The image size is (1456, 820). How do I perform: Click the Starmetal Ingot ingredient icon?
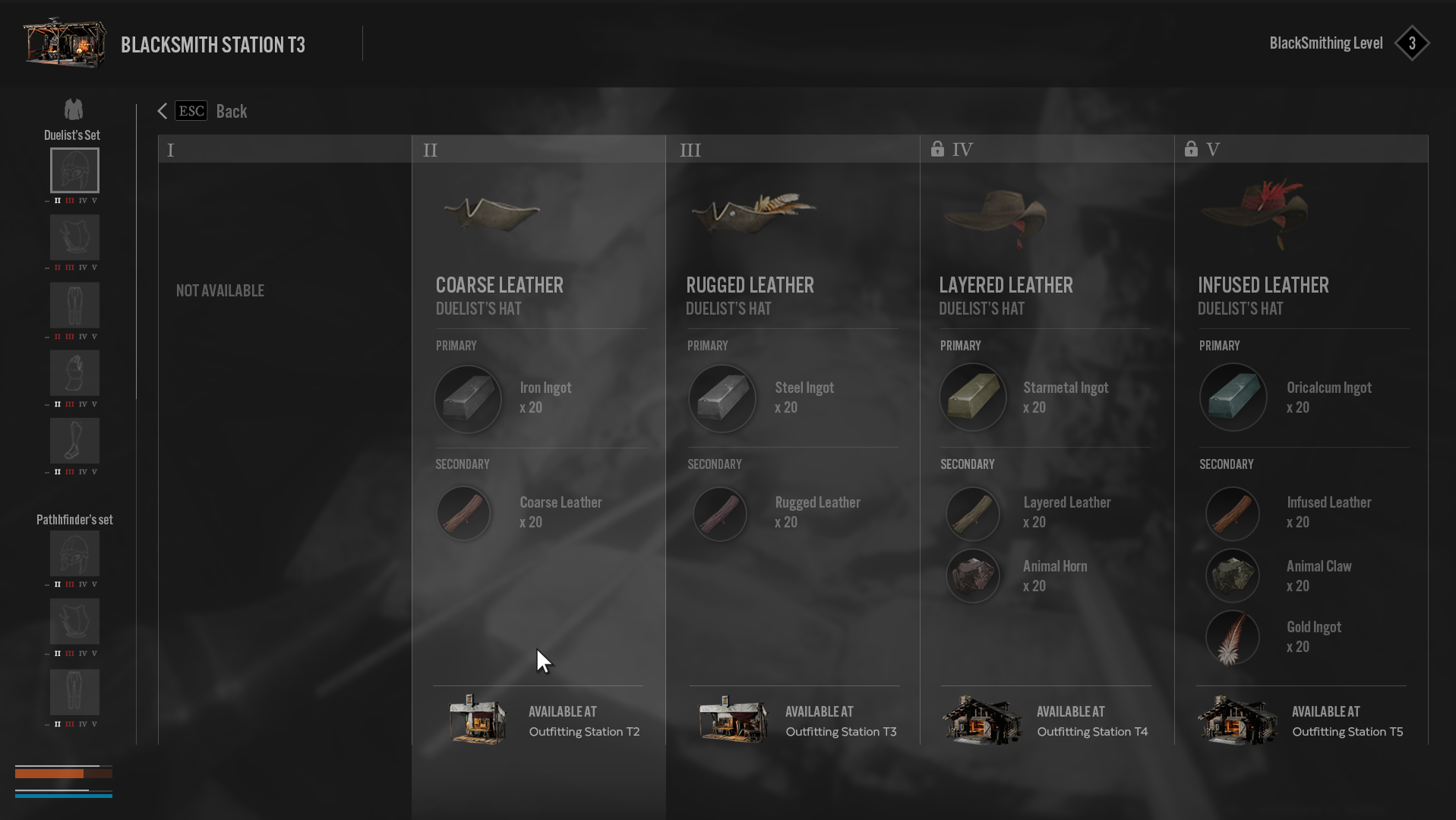click(973, 397)
